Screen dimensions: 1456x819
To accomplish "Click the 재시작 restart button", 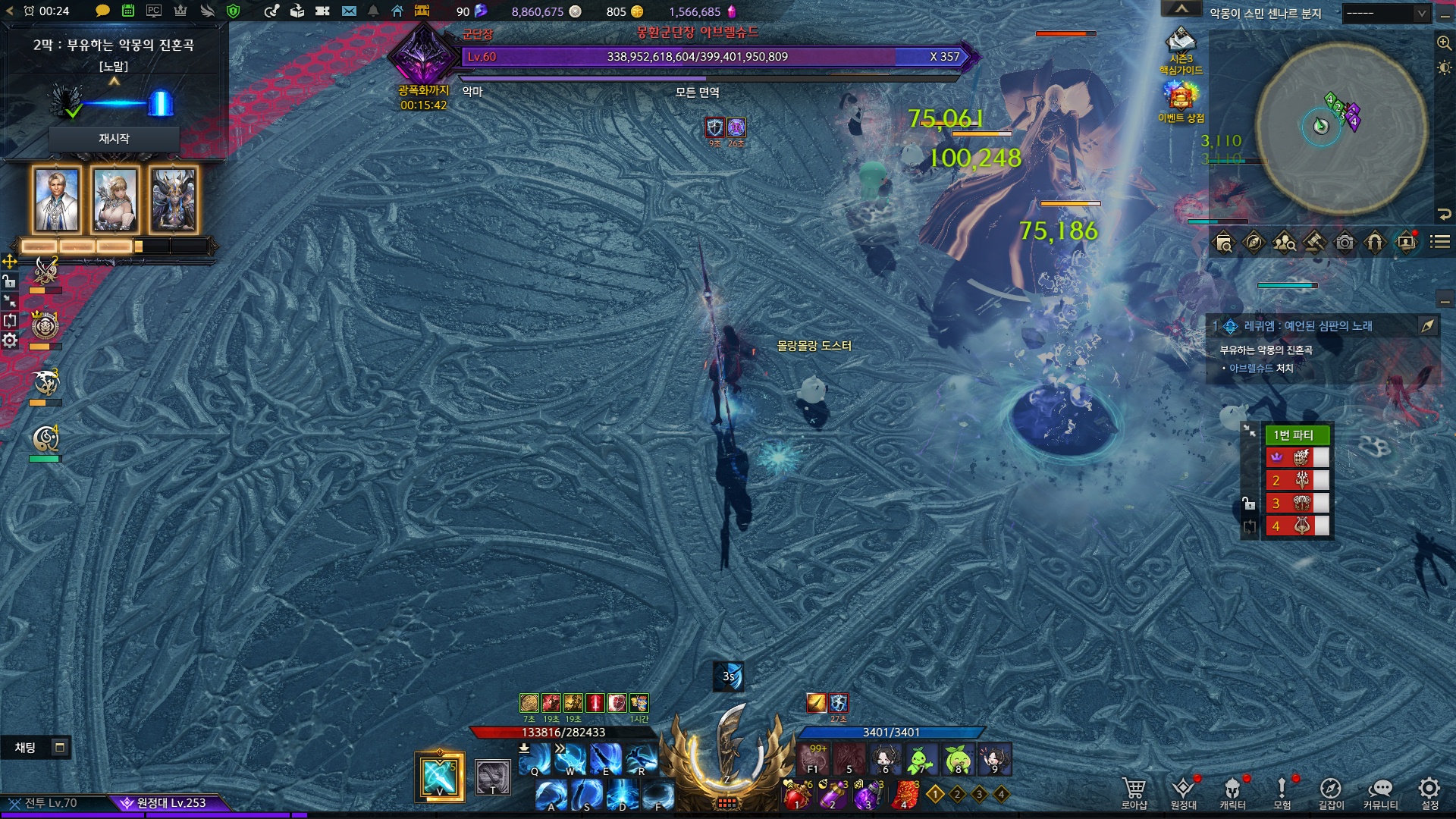I will [x=114, y=139].
